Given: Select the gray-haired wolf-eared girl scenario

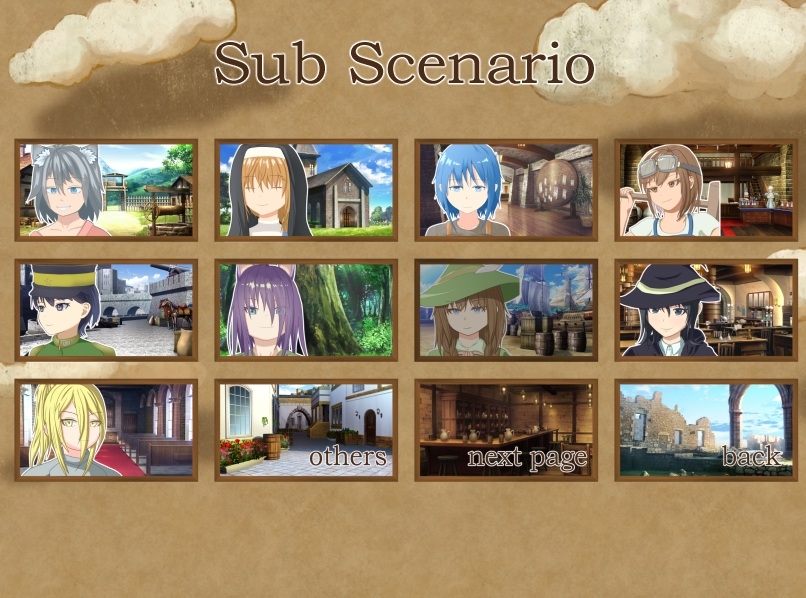Looking at the screenshot, I should coord(106,190).
